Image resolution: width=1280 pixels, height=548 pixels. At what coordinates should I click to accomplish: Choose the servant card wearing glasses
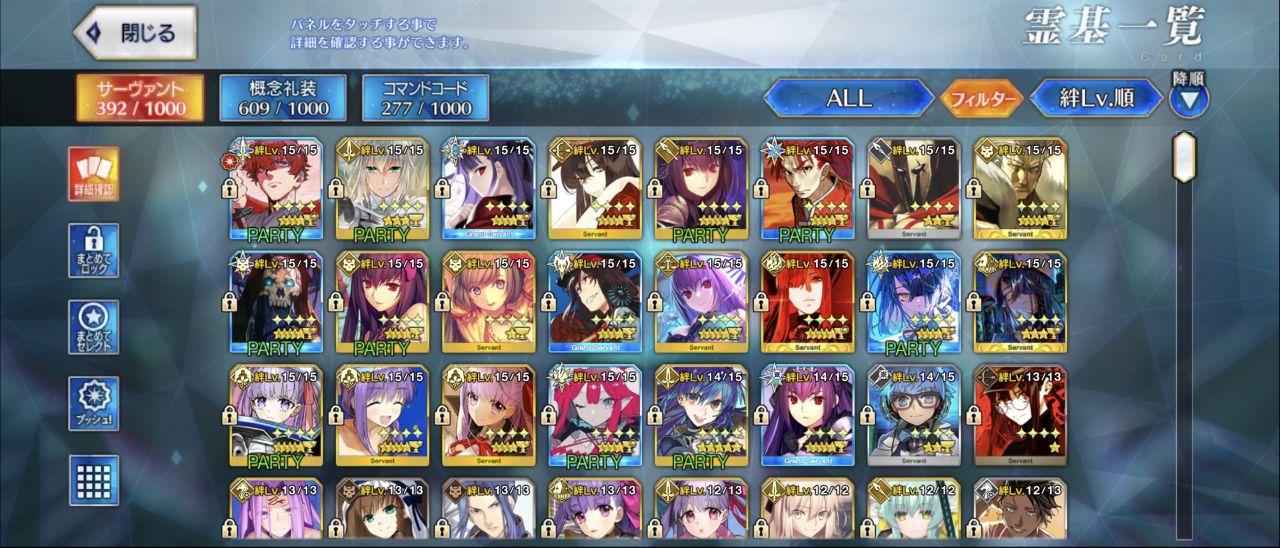coord(914,416)
